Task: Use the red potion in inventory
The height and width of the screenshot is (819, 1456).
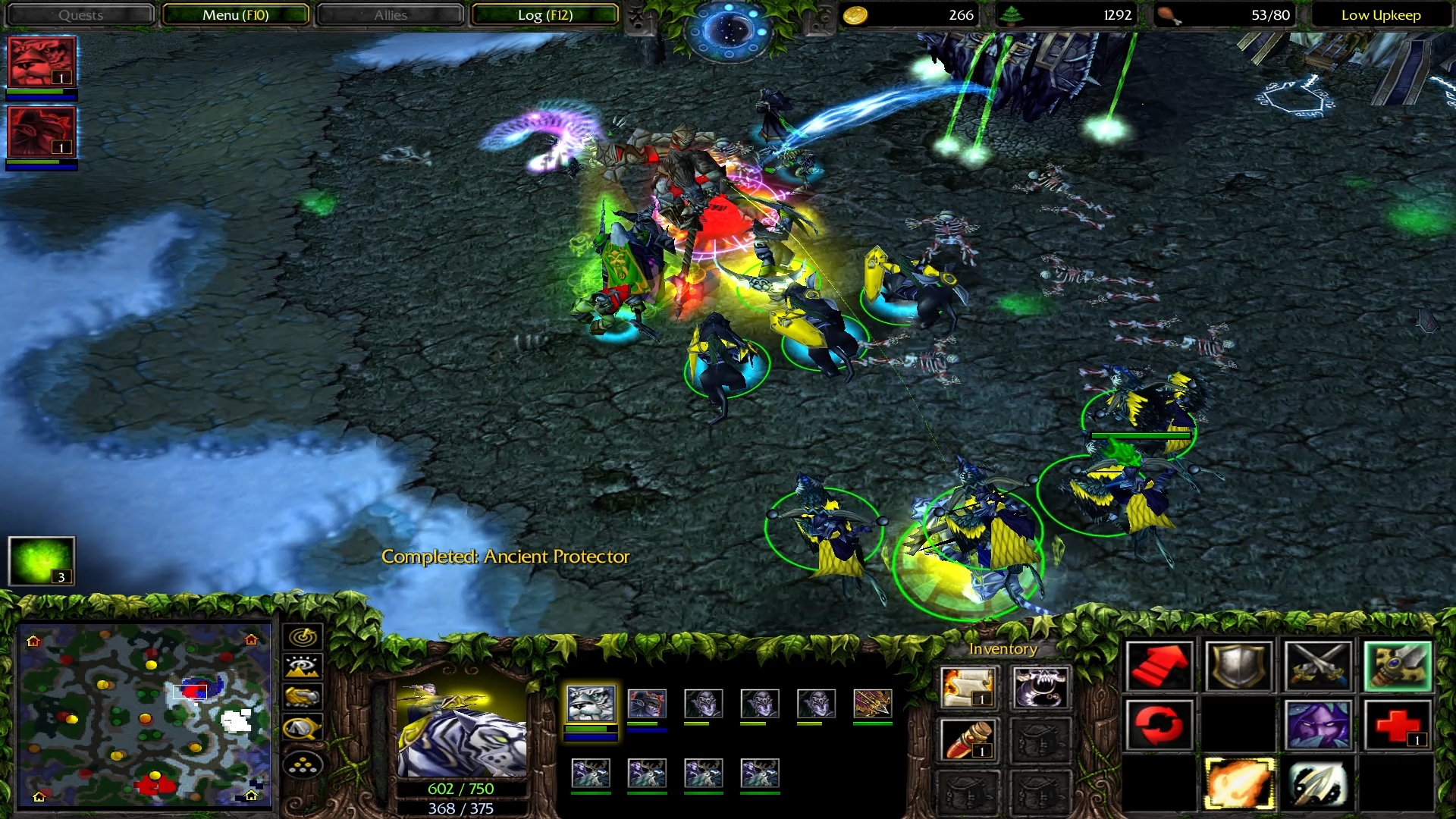Action: [x=968, y=739]
